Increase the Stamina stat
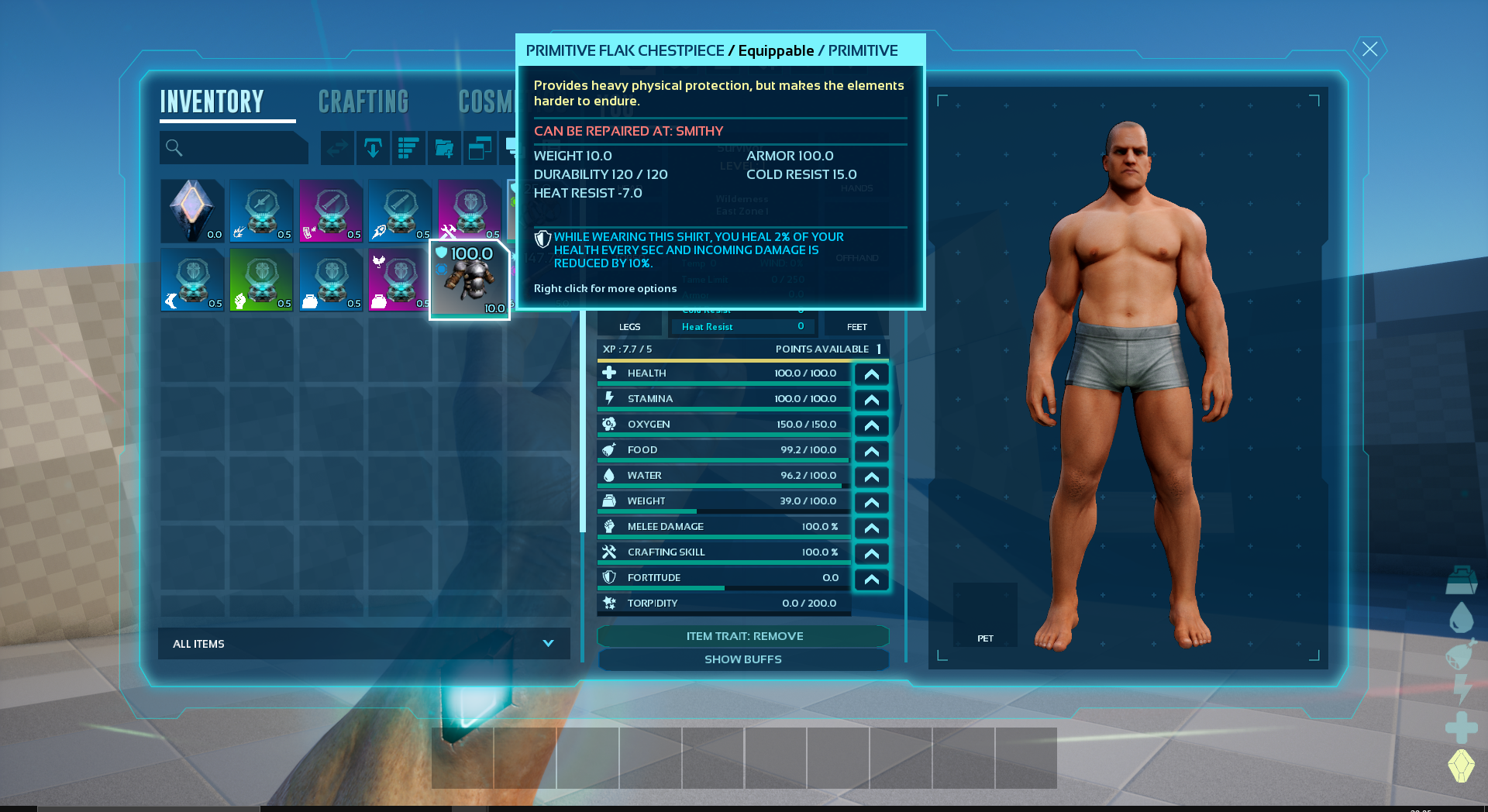 [871, 400]
